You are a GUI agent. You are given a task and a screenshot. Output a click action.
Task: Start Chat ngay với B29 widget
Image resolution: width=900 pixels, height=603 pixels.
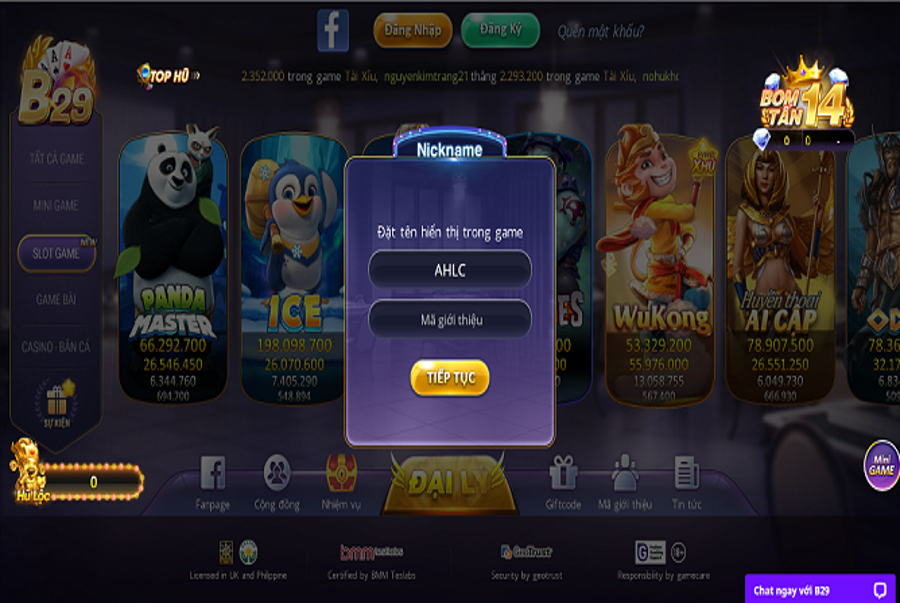(x=819, y=590)
